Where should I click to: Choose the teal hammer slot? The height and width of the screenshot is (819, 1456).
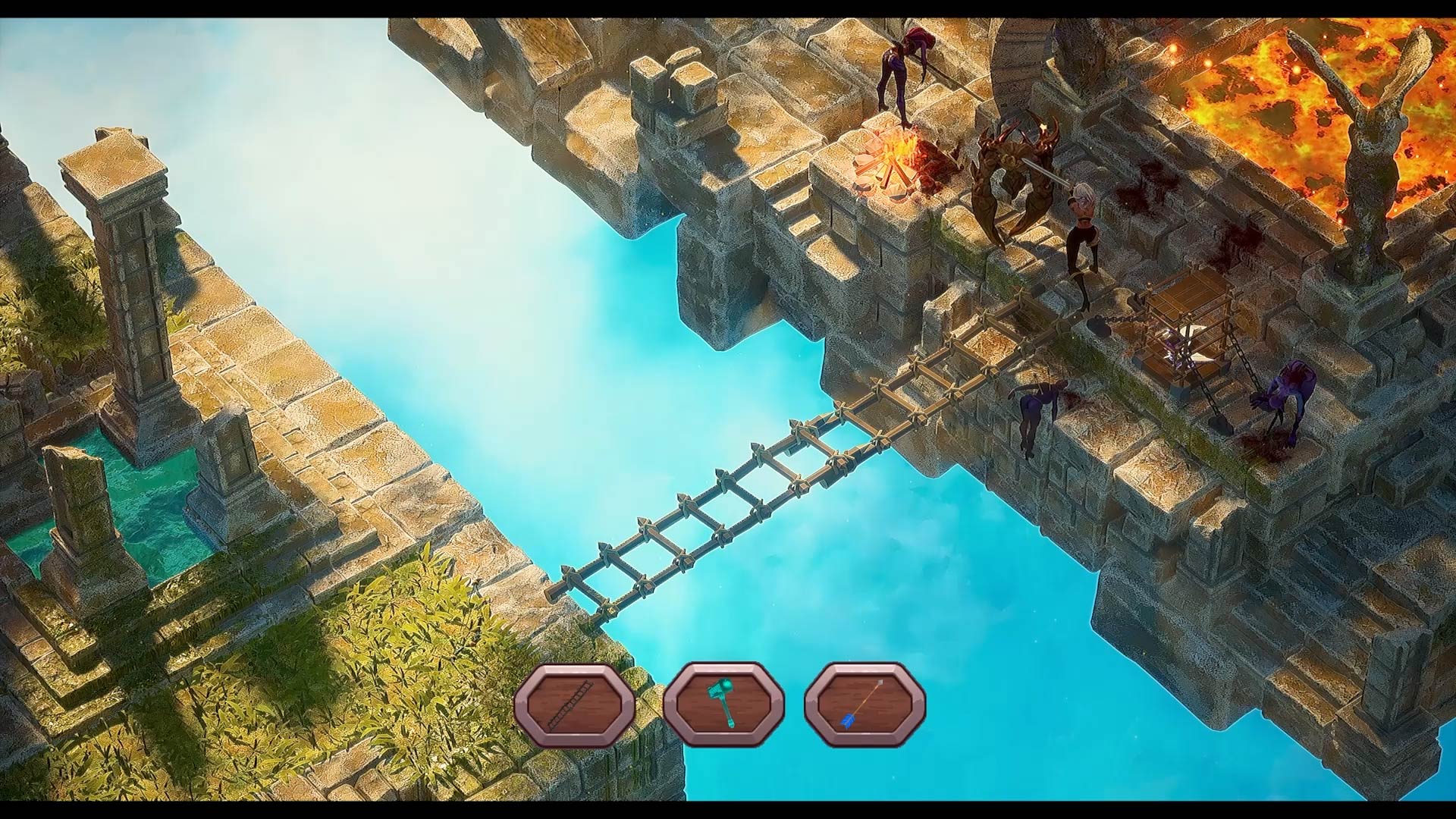pyautogui.click(x=723, y=705)
